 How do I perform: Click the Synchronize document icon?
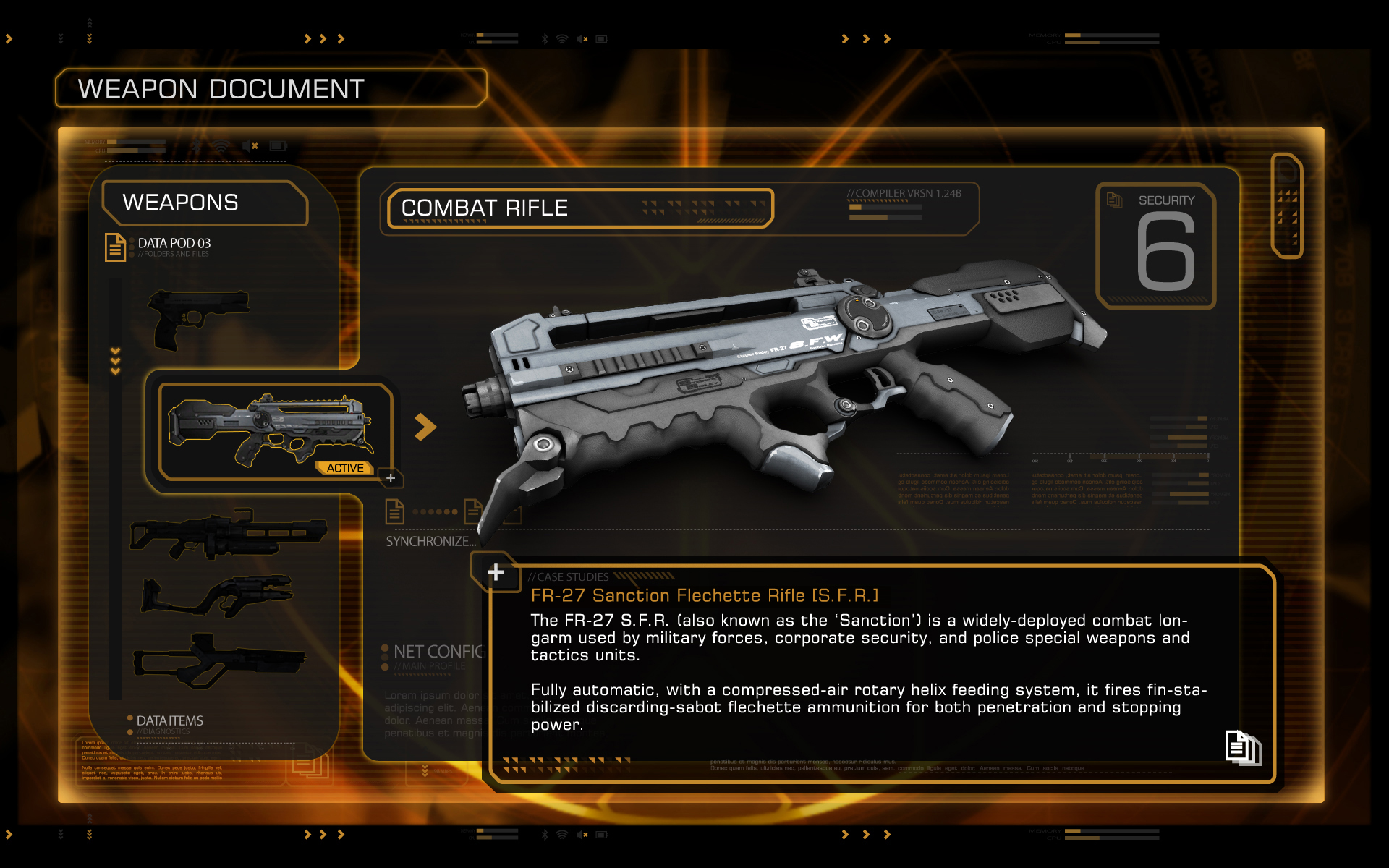click(x=395, y=511)
